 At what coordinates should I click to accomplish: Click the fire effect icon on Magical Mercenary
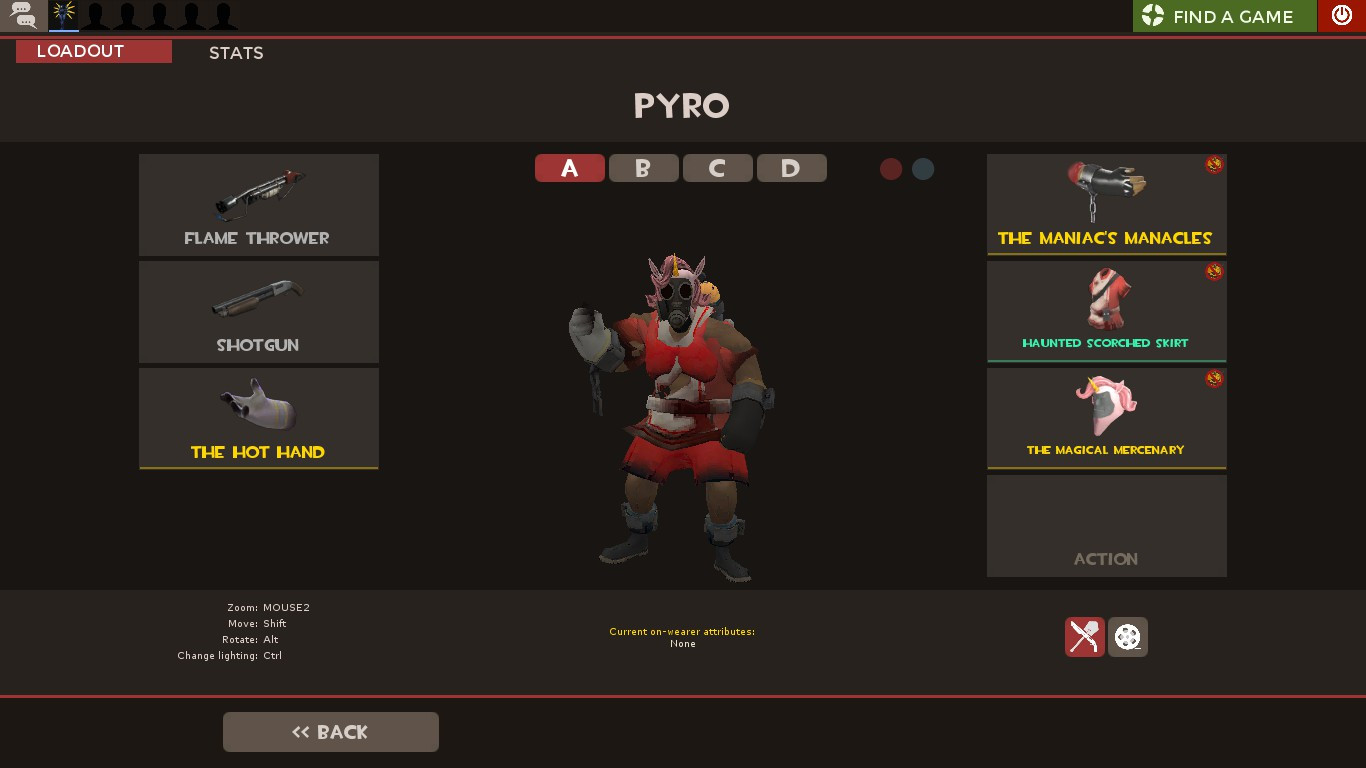(1214, 379)
